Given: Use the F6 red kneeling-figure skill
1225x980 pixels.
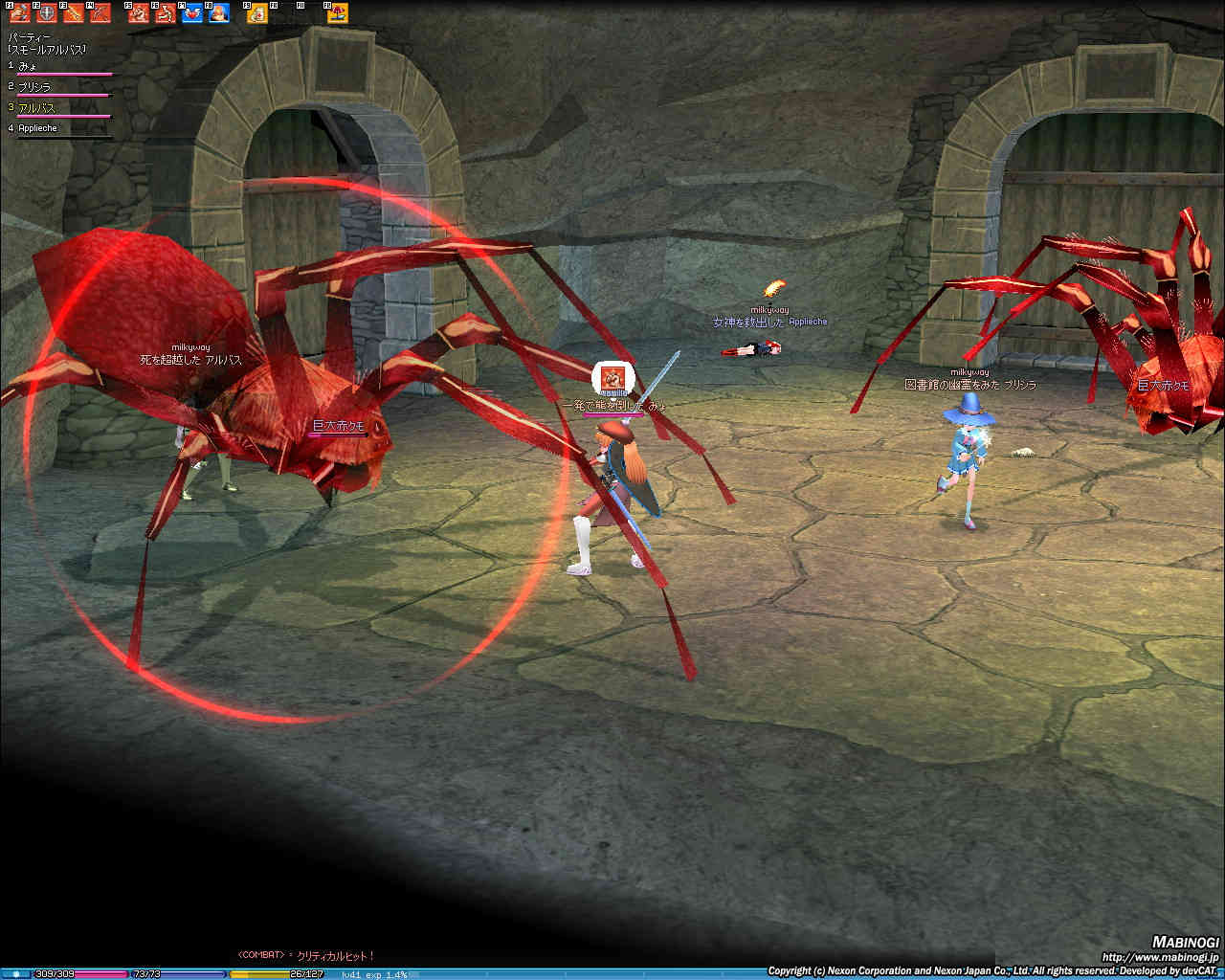Looking at the screenshot, I should tap(166, 13).
